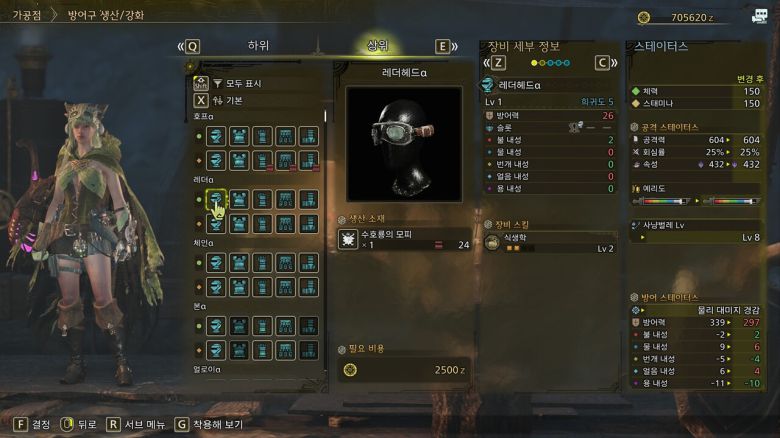The image size is (780, 438).
Task: Select the 체인α helmet slot
Action: tap(215, 262)
